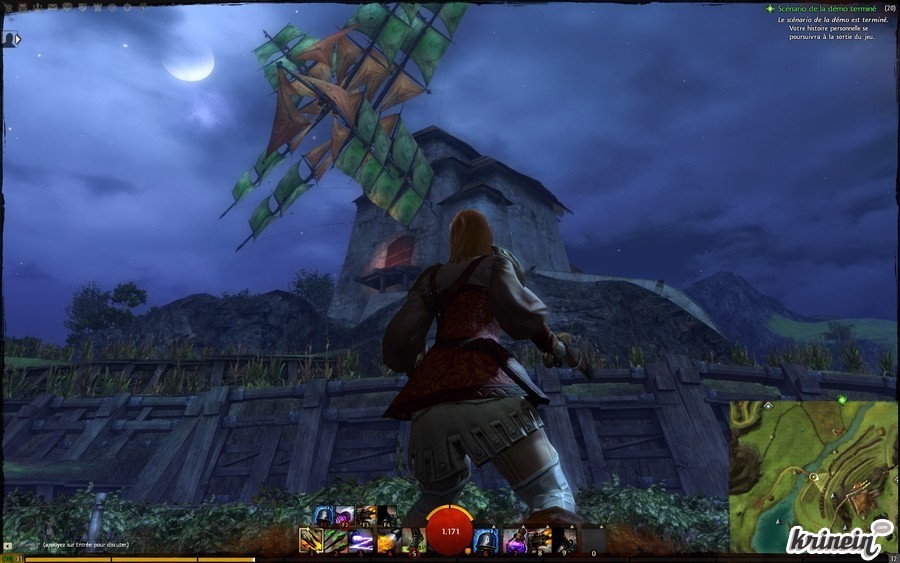Expand the party portrait panel arrow

pos(18,40)
